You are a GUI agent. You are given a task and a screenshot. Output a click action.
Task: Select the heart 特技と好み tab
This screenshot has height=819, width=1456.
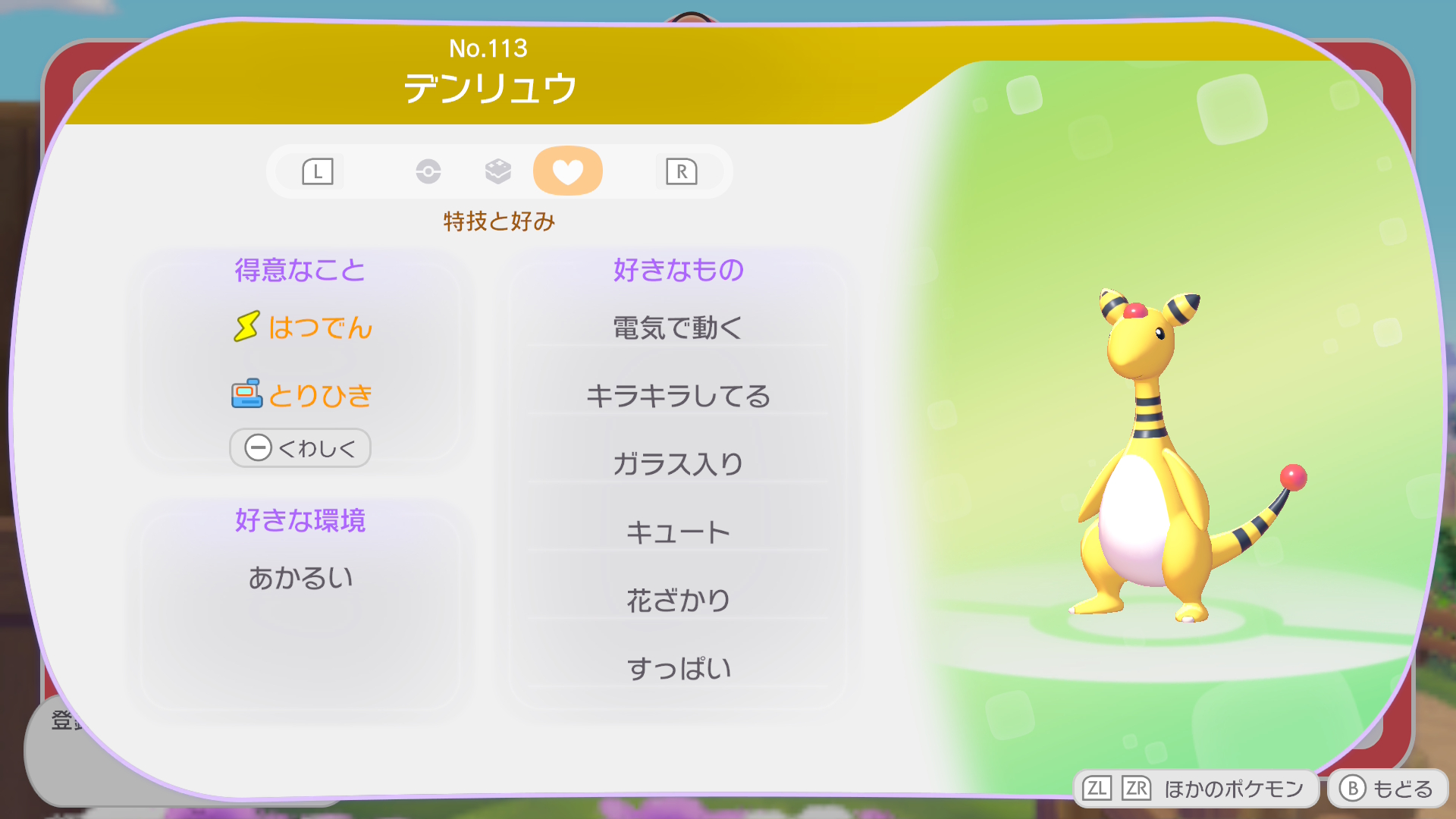567,171
